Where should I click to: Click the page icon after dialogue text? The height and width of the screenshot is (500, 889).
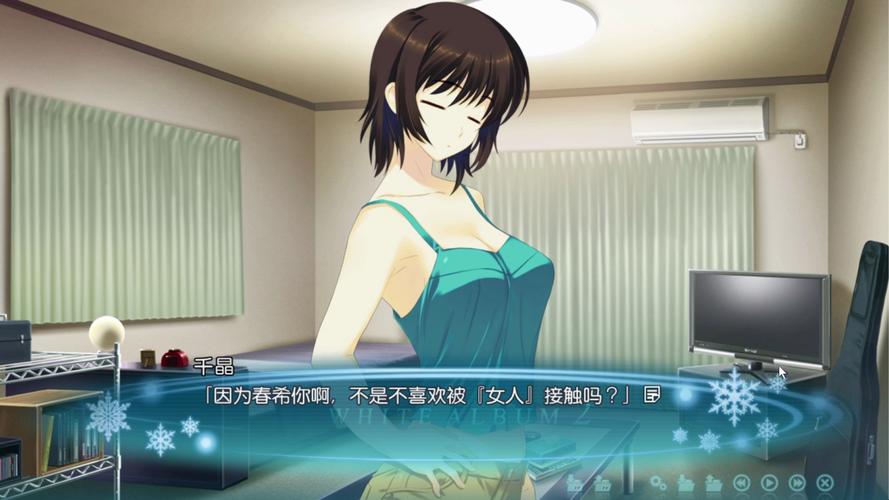(653, 395)
